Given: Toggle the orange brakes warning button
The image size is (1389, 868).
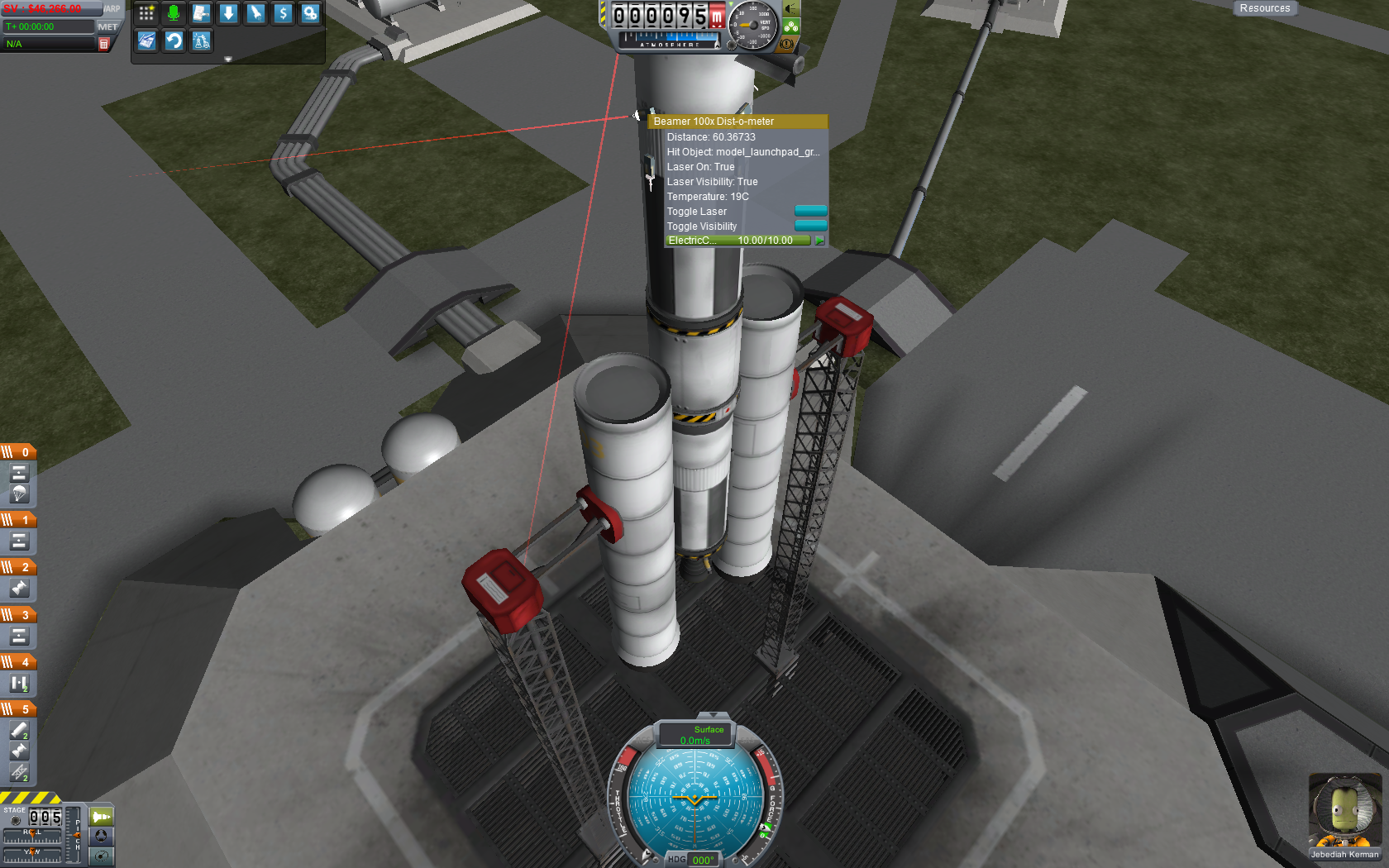Looking at the screenshot, I should point(786,43).
